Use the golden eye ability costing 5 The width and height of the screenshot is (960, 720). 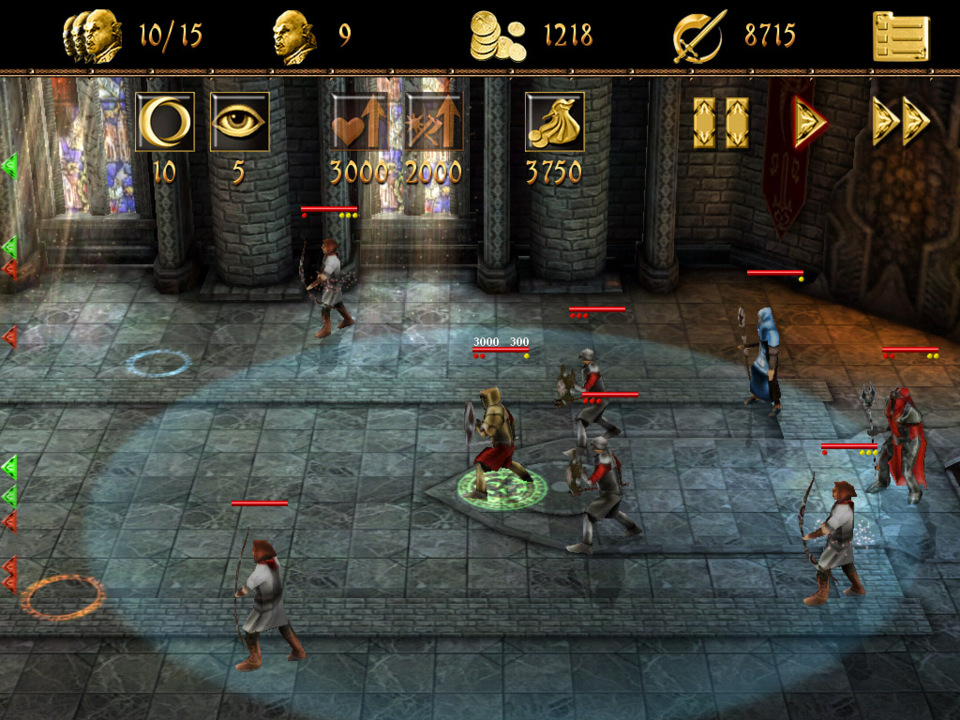click(x=239, y=122)
